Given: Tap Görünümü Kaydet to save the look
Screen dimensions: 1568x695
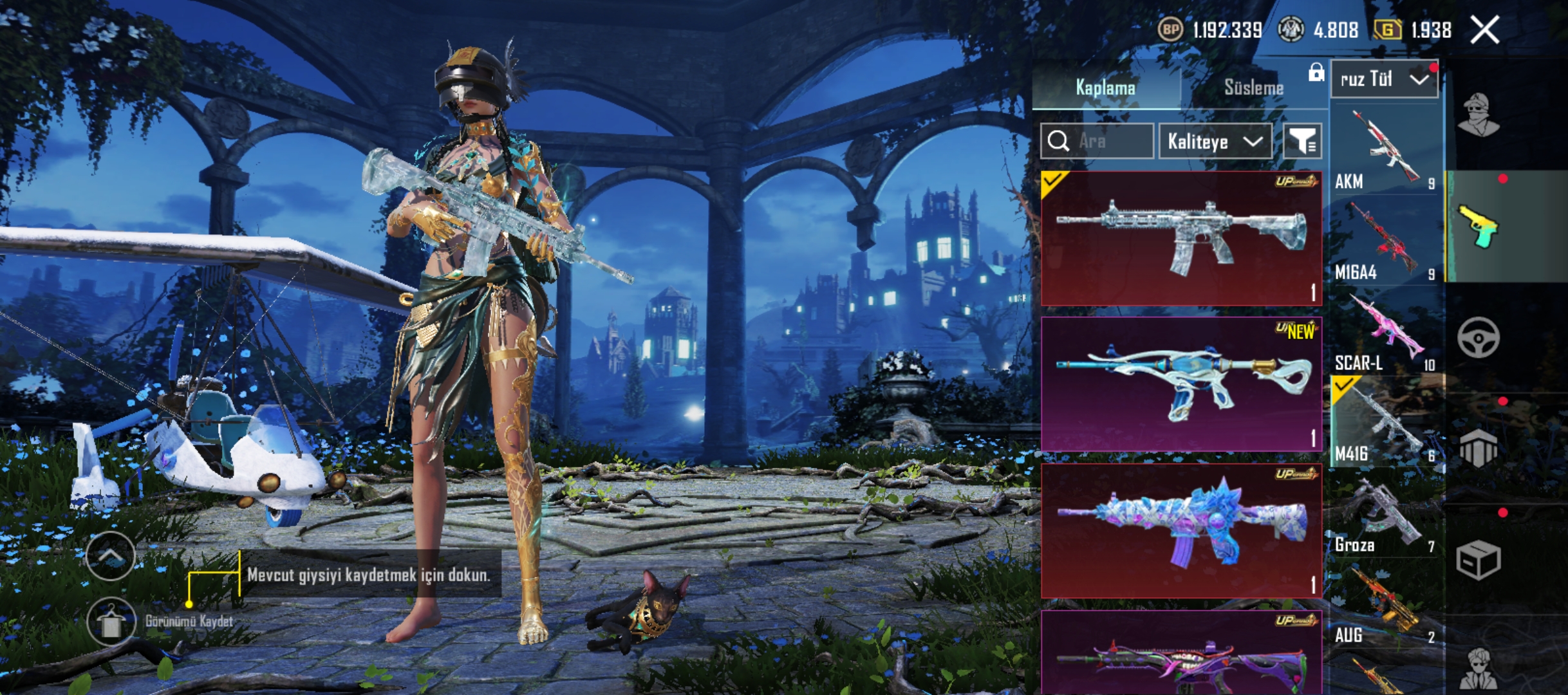Looking at the screenshot, I should (111, 622).
